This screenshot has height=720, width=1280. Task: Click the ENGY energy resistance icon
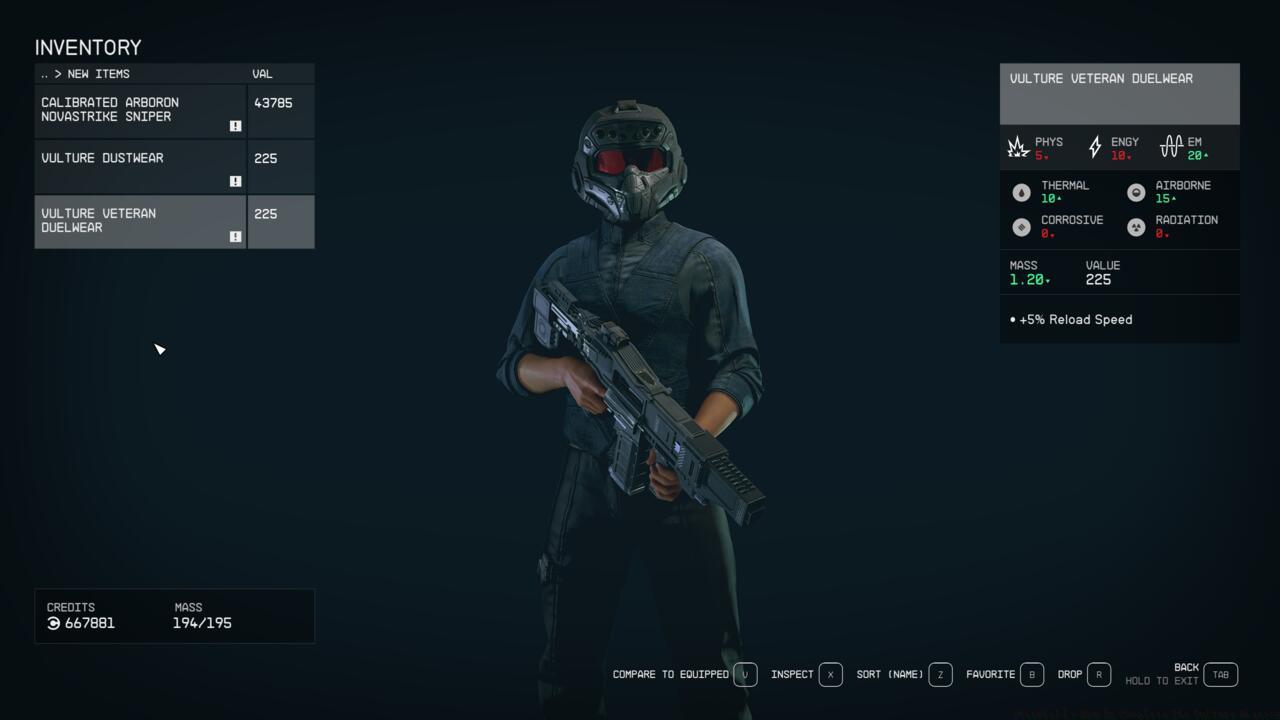pyautogui.click(x=1094, y=146)
